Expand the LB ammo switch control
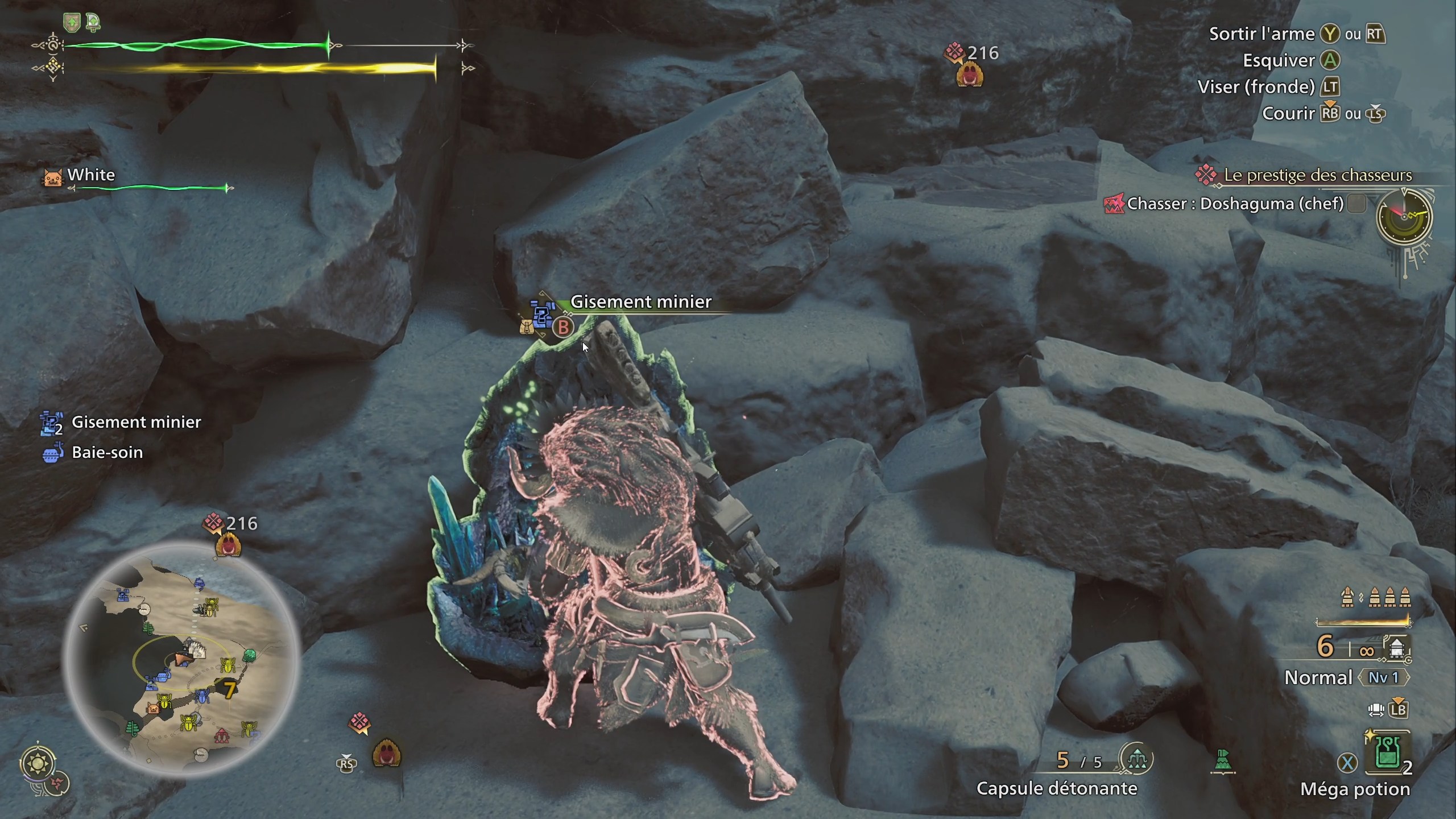The height and width of the screenshot is (819, 1456). pos(1397,710)
